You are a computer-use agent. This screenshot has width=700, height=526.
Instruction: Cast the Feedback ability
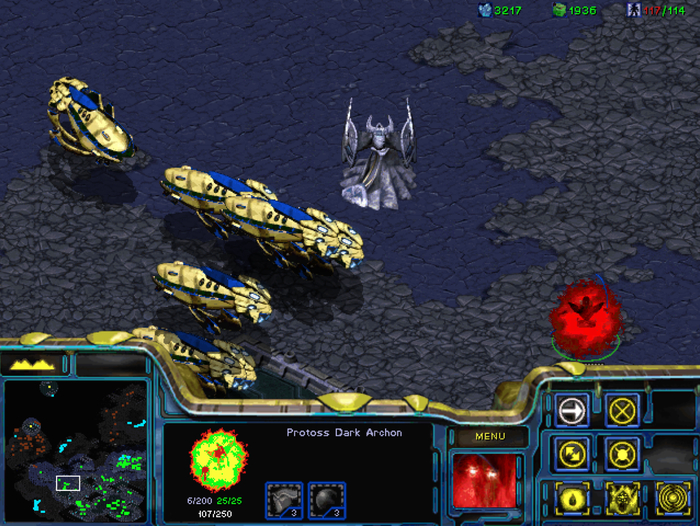coord(573,496)
